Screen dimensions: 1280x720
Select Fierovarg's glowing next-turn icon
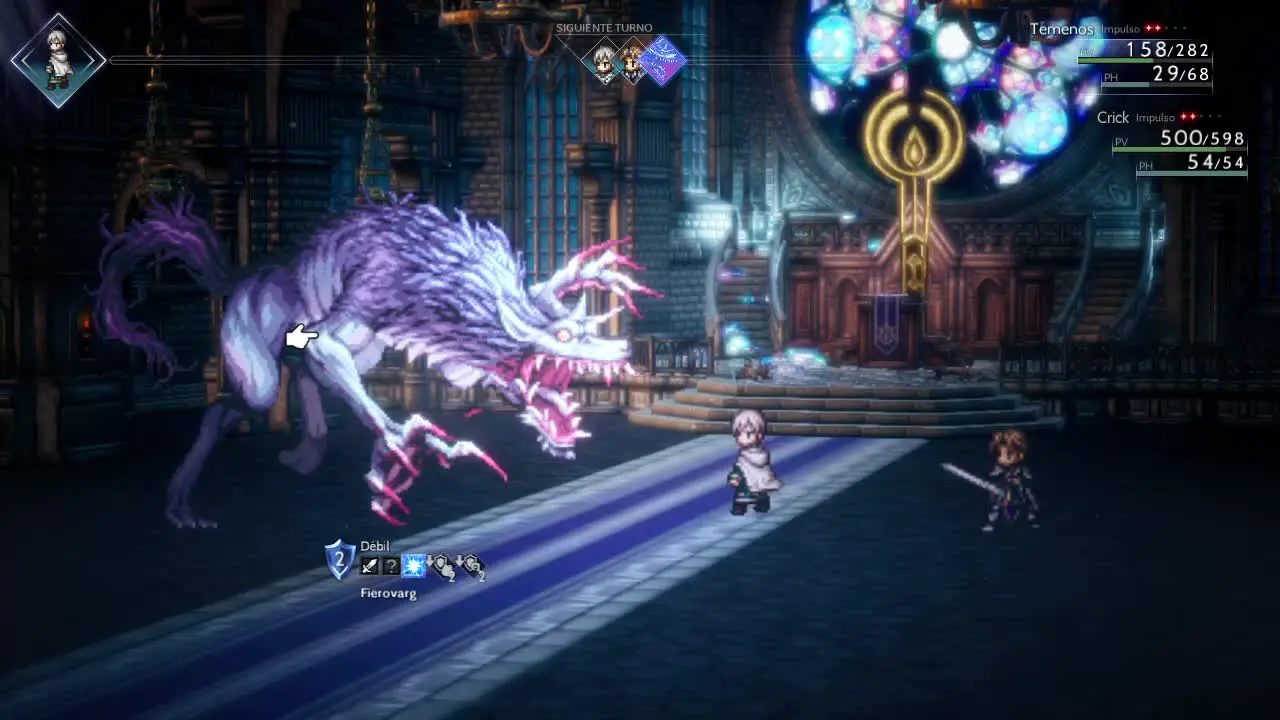pyautogui.click(x=663, y=62)
